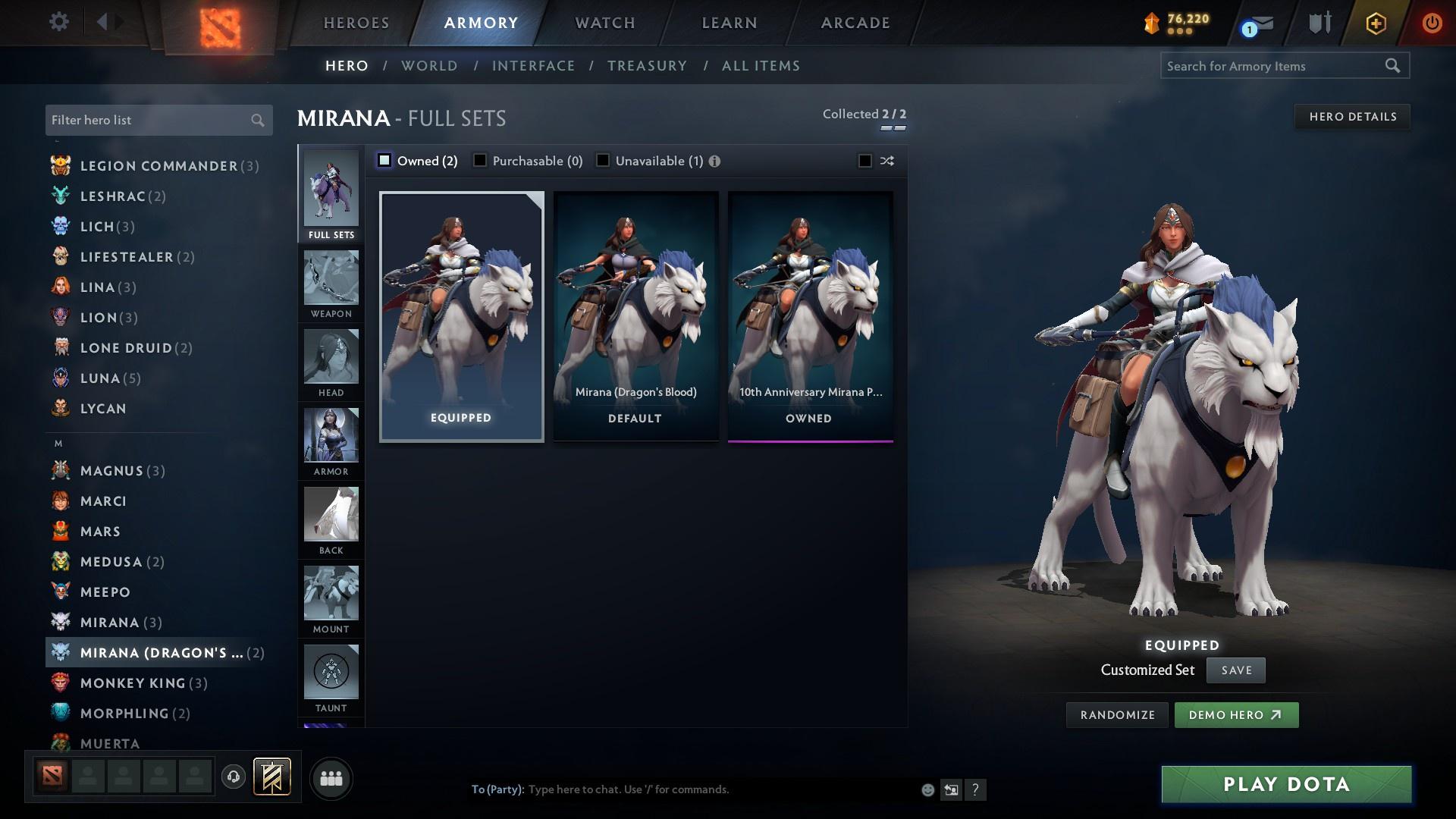Check the Unavailable (1) filter
The image size is (1456, 819).
tap(603, 160)
